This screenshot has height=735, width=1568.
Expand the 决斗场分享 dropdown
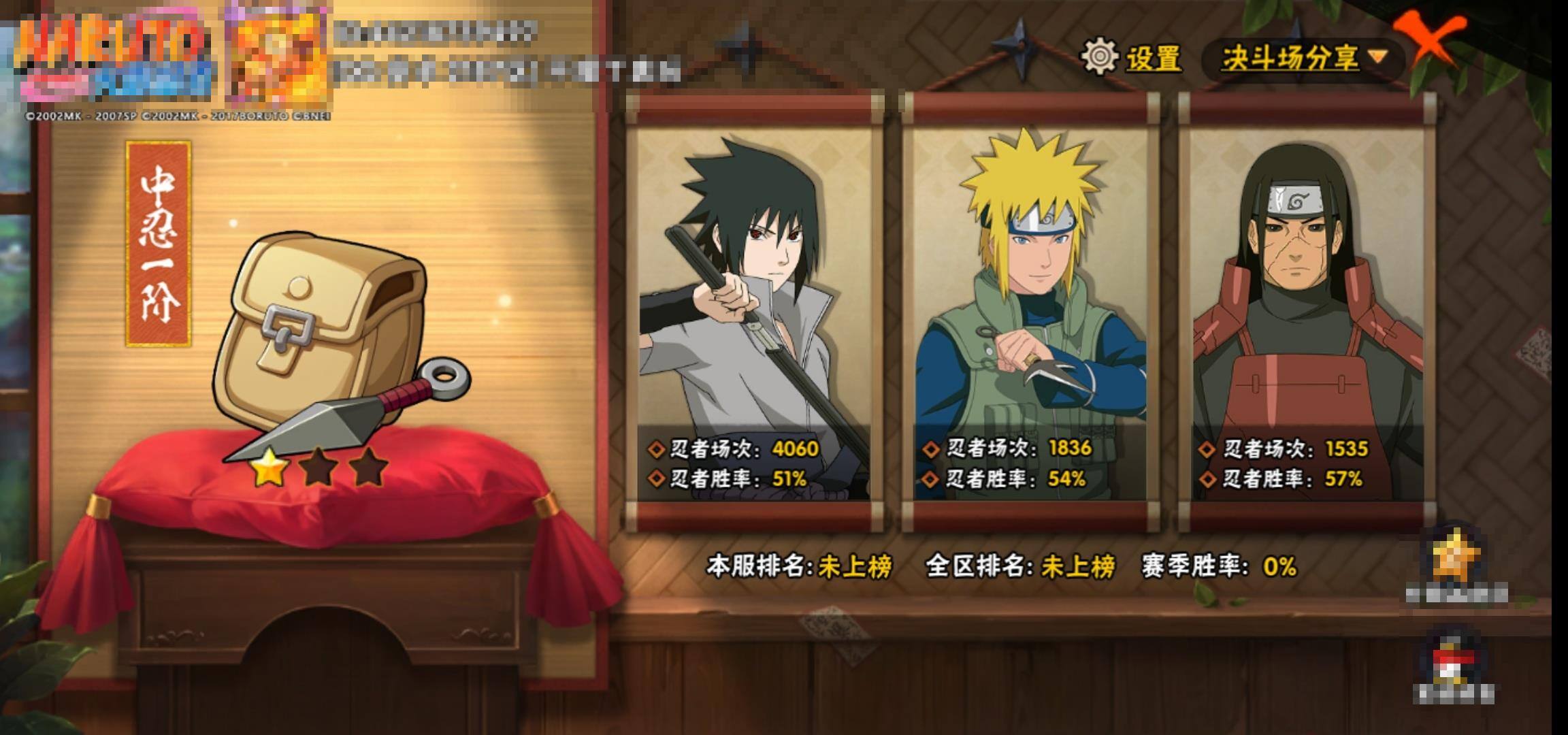pos(1302,59)
